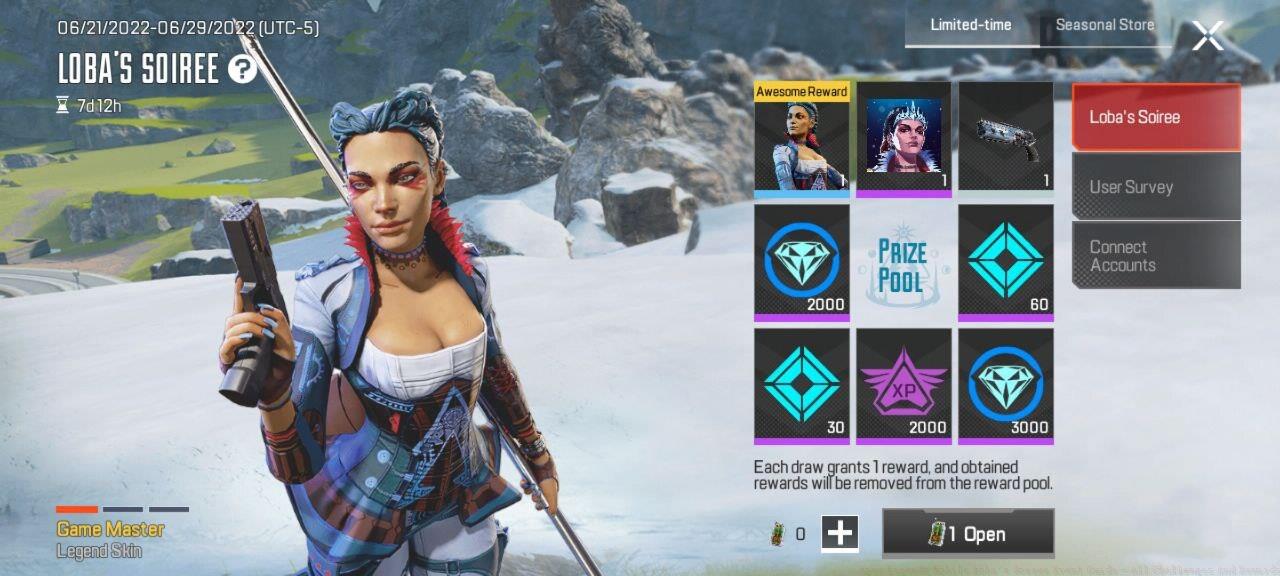This screenshot has width=1280, height=576.
Task: Click the question mark help icon
Action: pyautogui.click(x=242, y=69)
